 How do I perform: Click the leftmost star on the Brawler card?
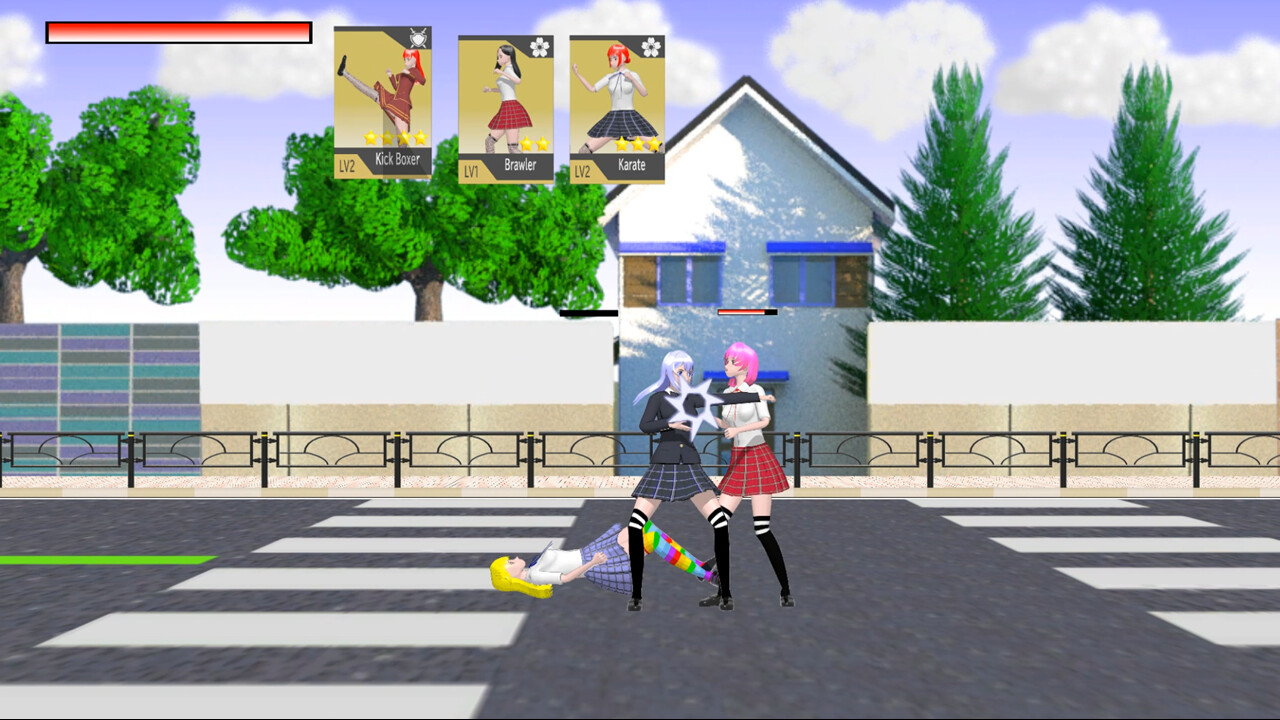pyautogui.click(x=527, y=143)
